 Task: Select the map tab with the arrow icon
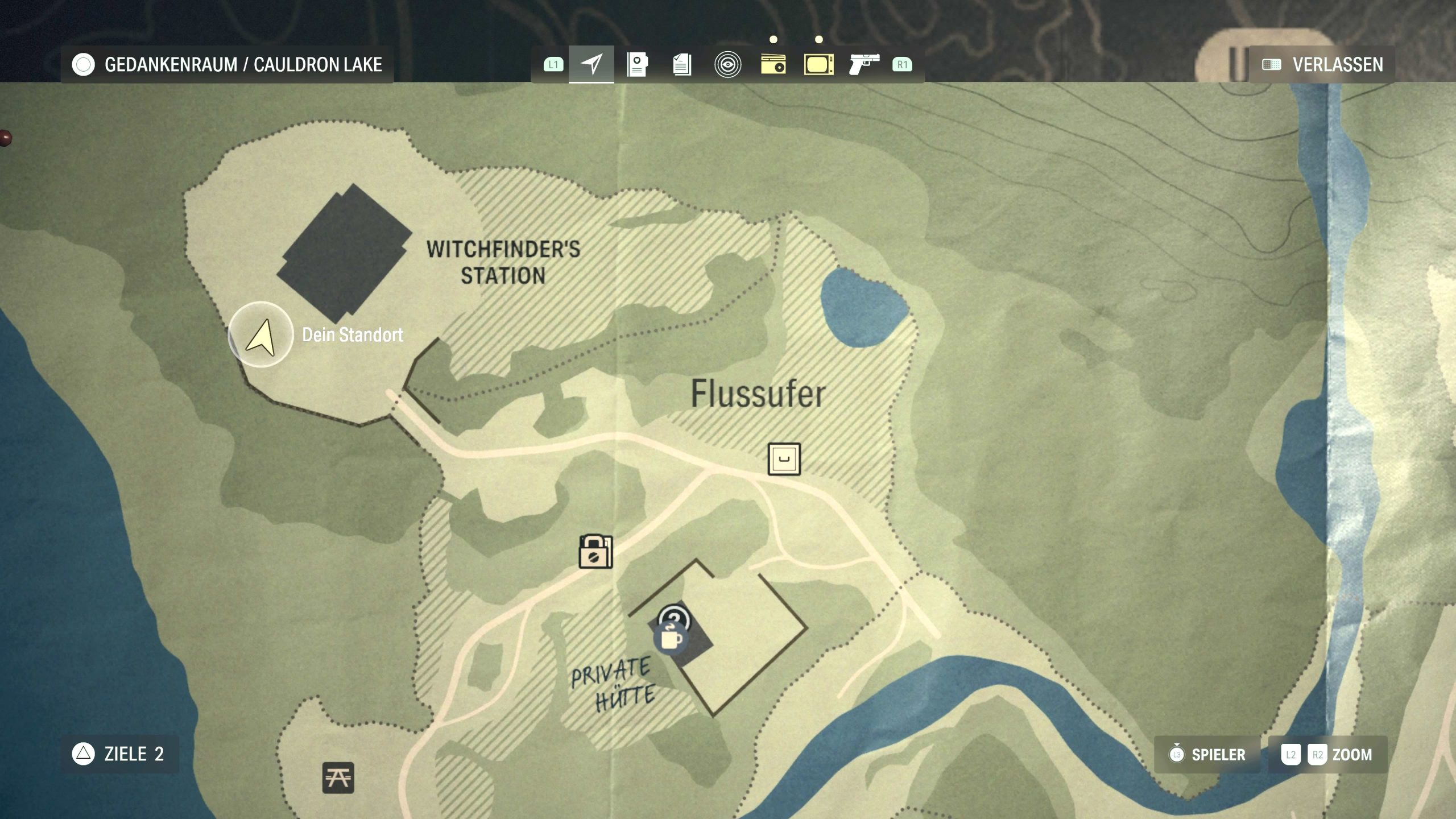pyautogui.click(x=591, y=64)
